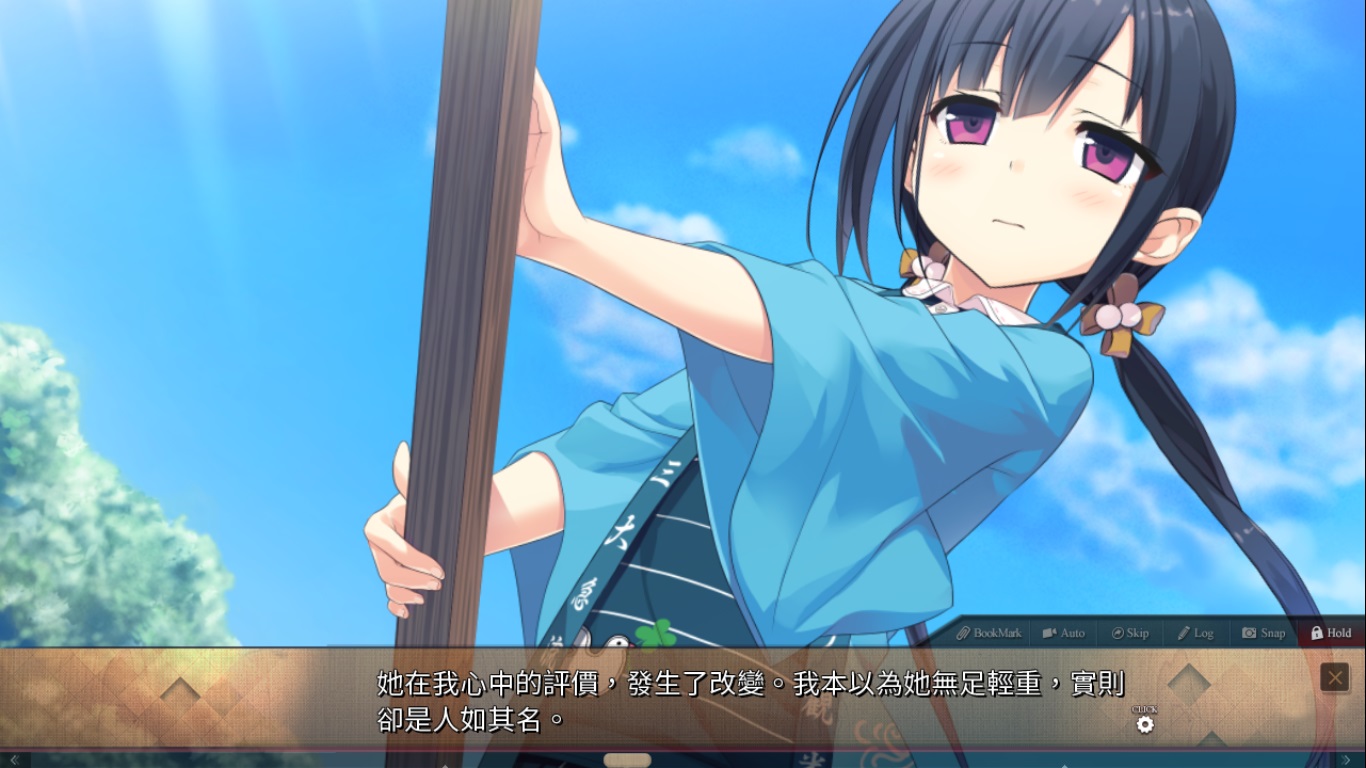Capture a screenshot using the Snap button
Image resolution: width=1366 pixels, height=768 pixels.
(1264, 632)
